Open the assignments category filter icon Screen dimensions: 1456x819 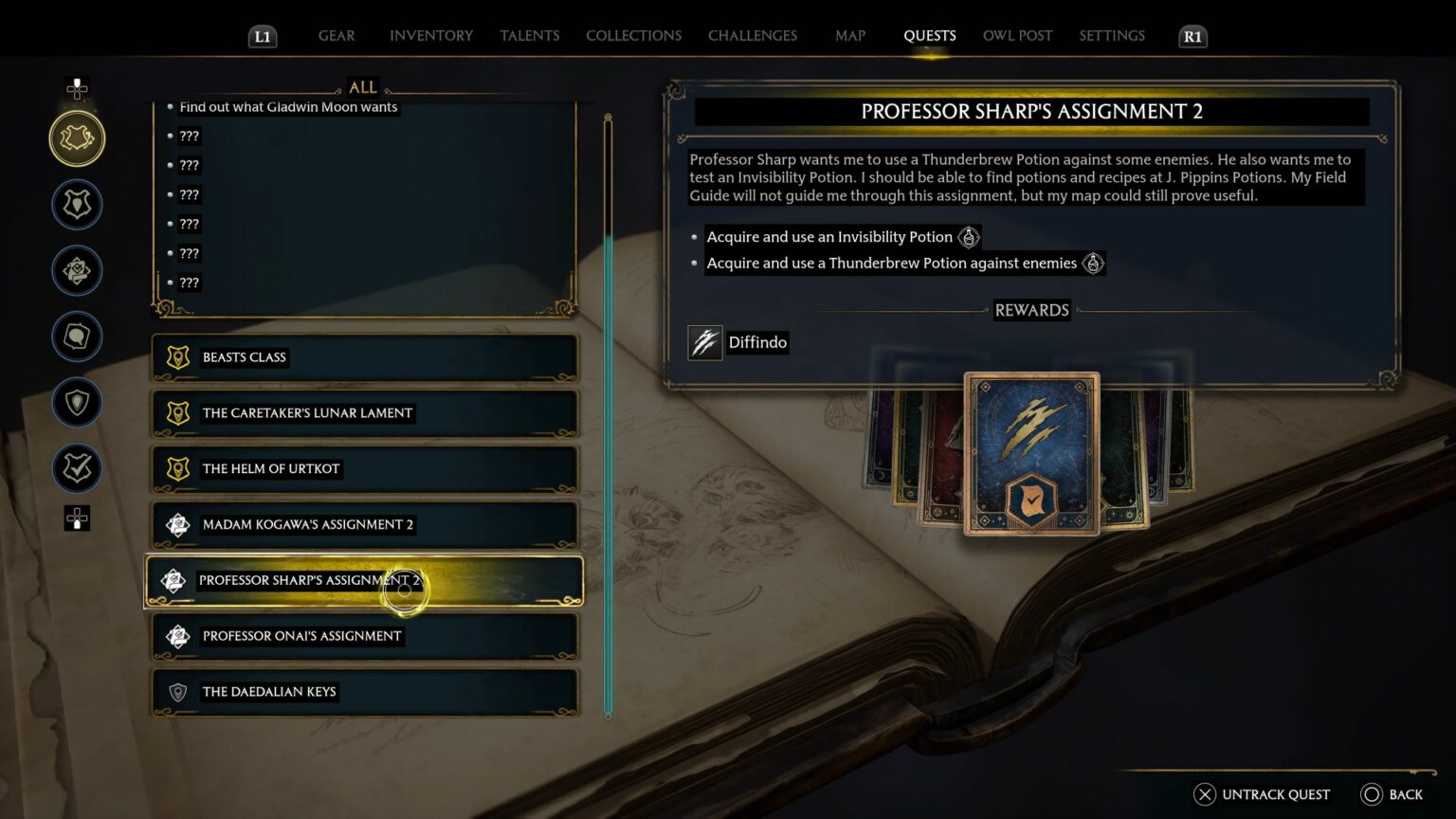click(x=77, y=270)
